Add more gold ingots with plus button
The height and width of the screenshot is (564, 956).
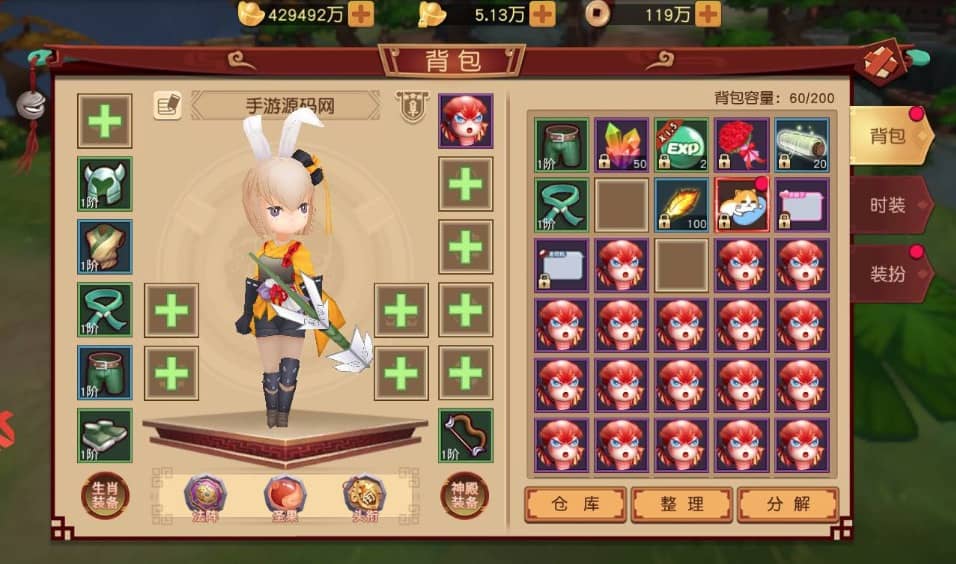tap(360, 14)
